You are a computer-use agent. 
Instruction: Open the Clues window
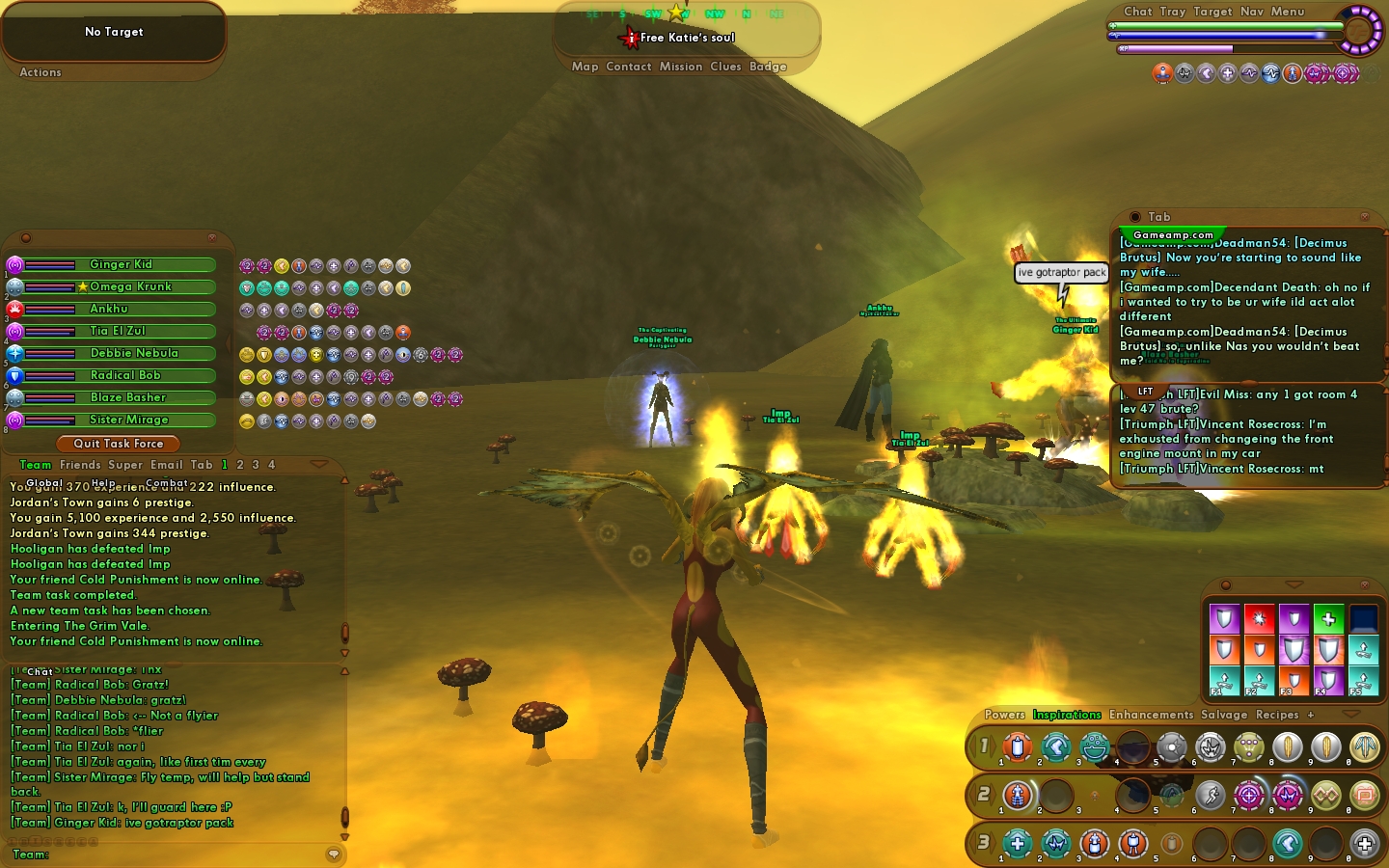[x=725, y=67]
